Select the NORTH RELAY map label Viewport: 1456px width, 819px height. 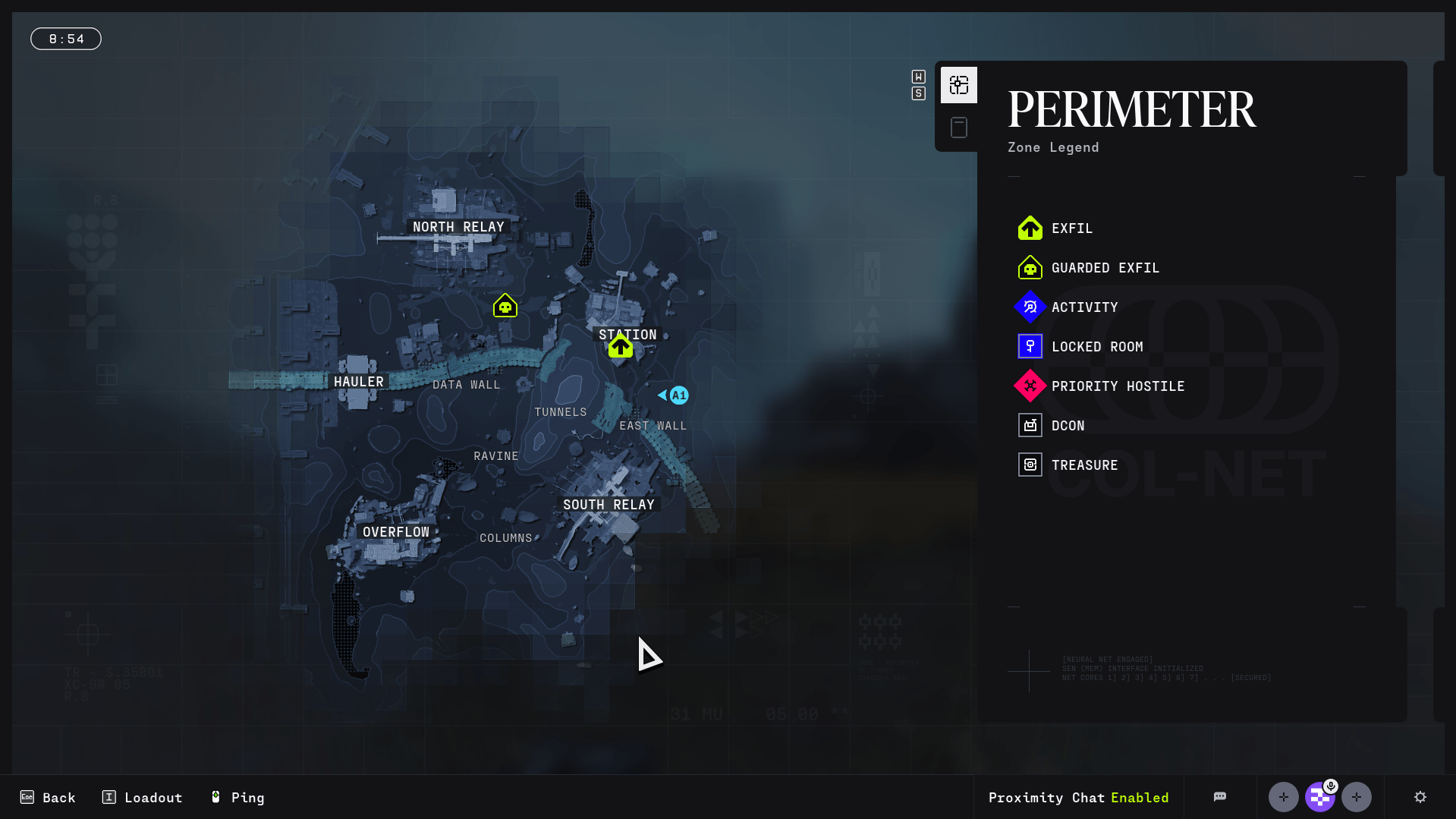tap(458, 227)
